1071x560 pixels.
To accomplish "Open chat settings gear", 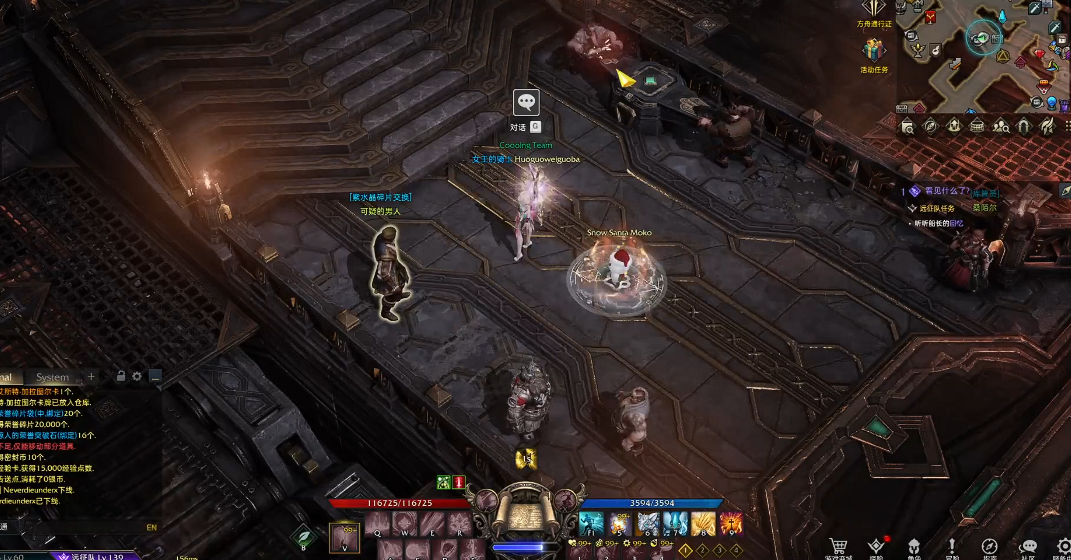I will point(137,376).
